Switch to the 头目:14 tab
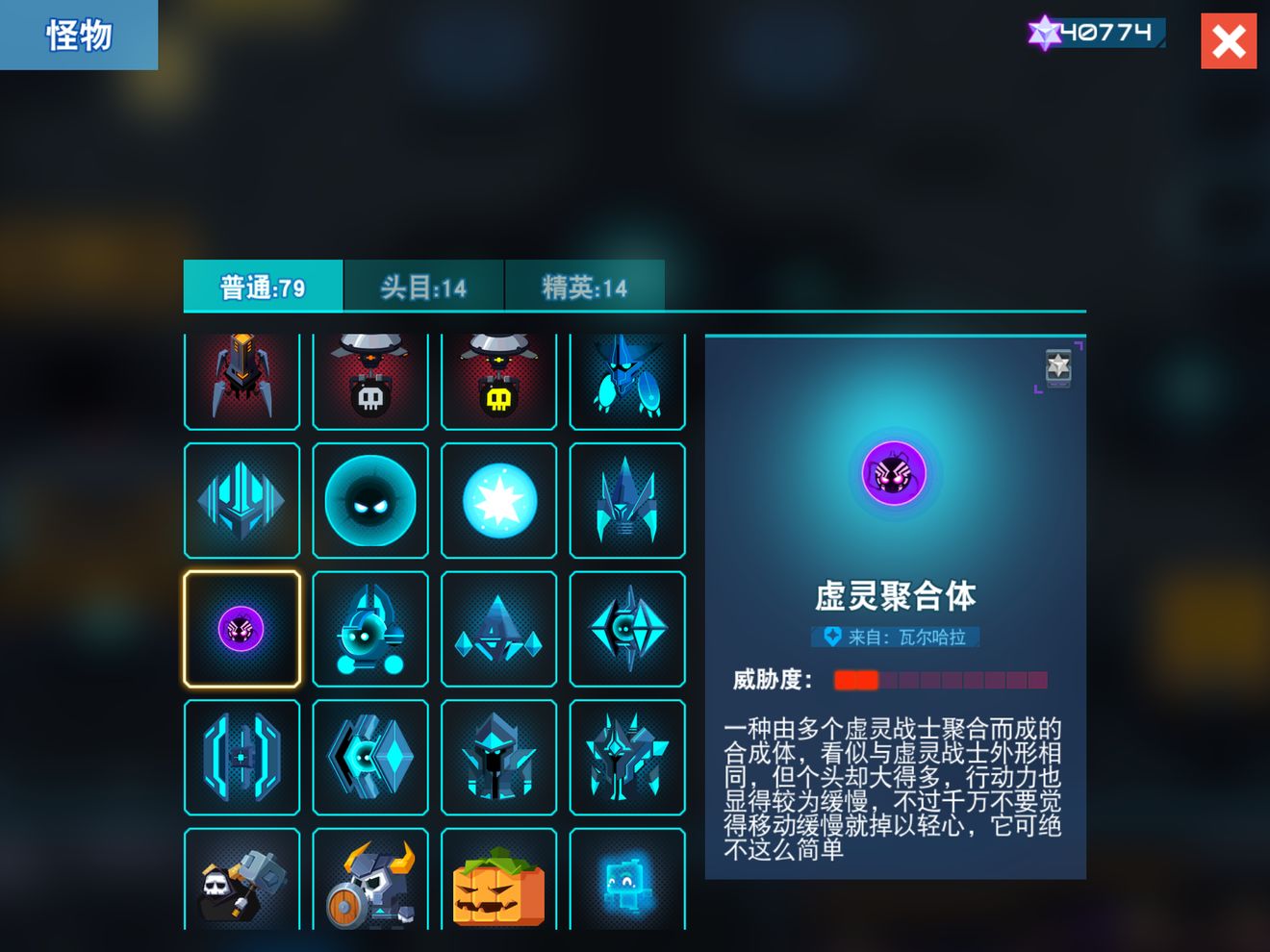The image size is (1270, 952). [x=423, y=287]
